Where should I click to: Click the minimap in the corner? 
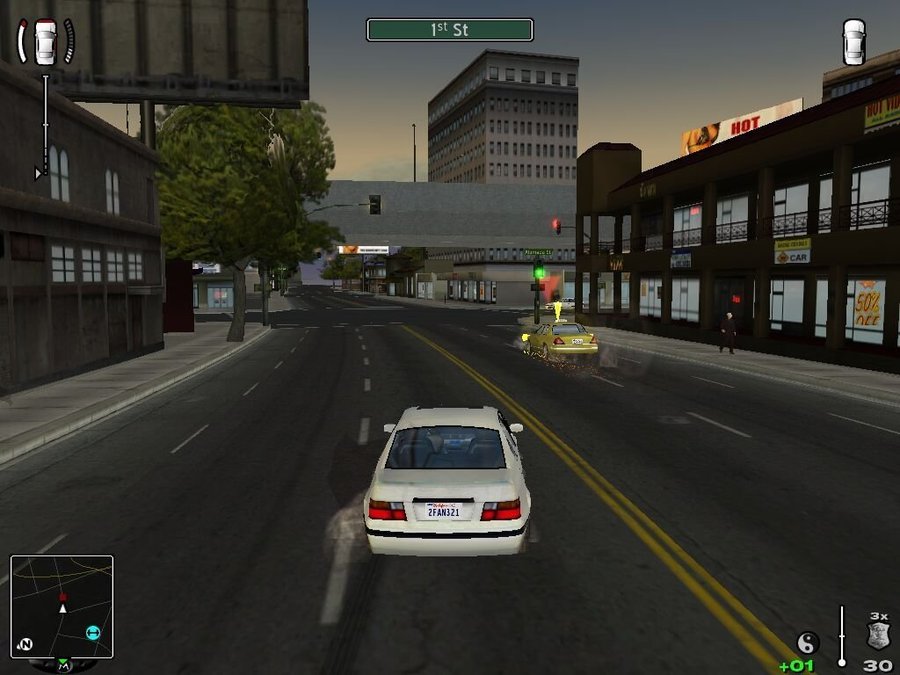pyautogui.click(x=62, y=606)
